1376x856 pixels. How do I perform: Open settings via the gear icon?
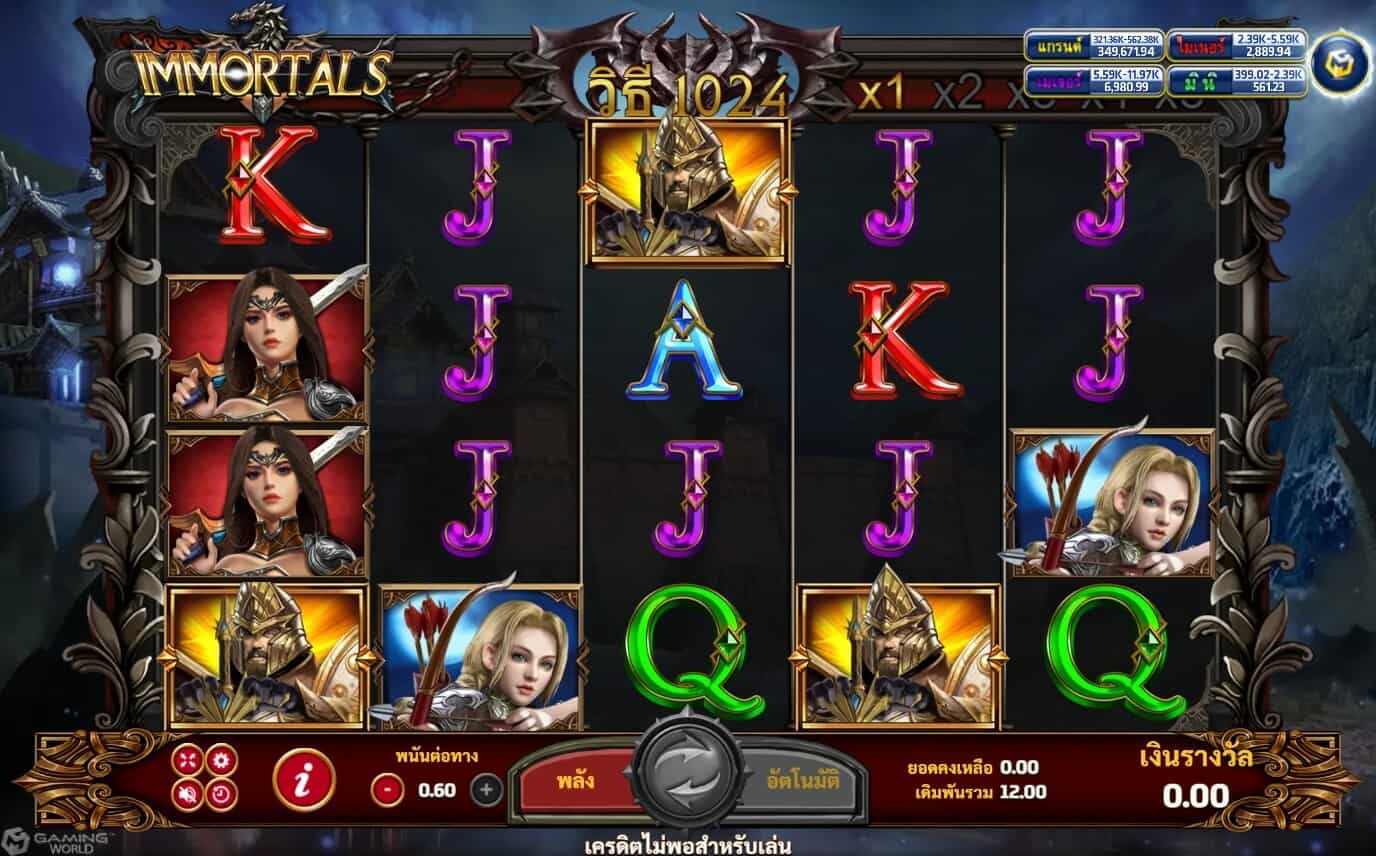tap(220, 761)
